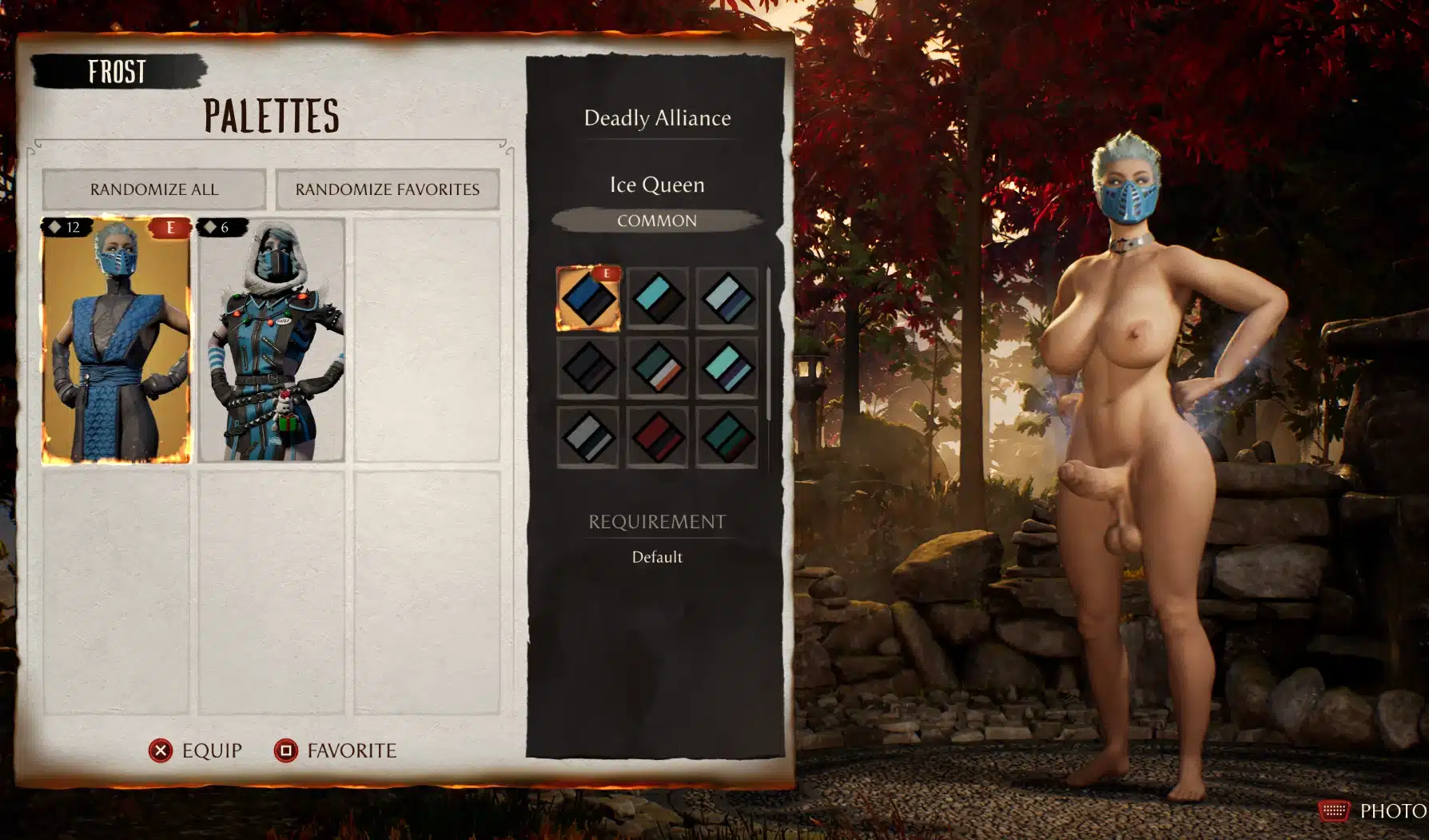Pick the teal, white and orange palette
Viewport: 1429px width, 840px height.
click(x=658, y=368)
